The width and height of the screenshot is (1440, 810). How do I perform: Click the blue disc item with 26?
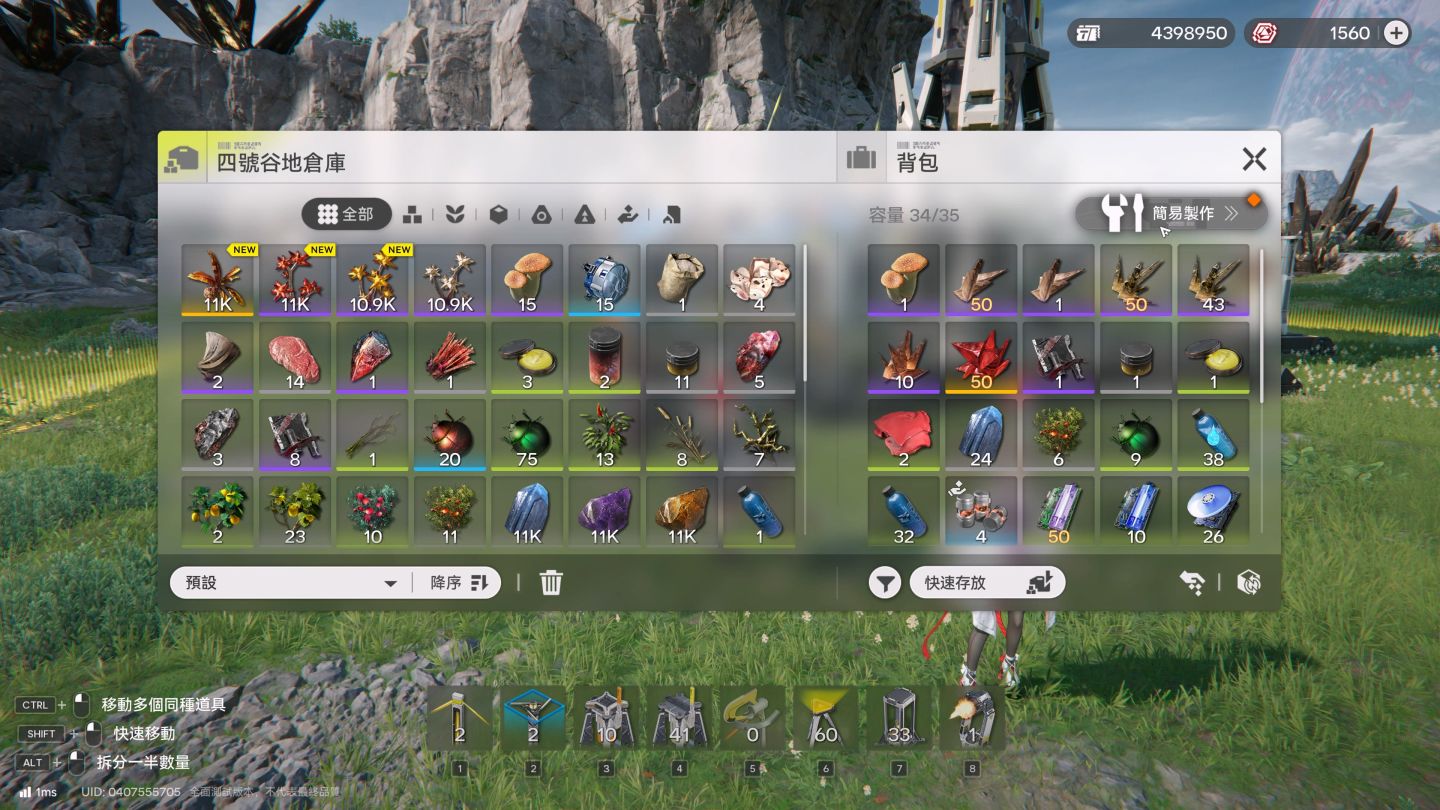[1213, 511]
